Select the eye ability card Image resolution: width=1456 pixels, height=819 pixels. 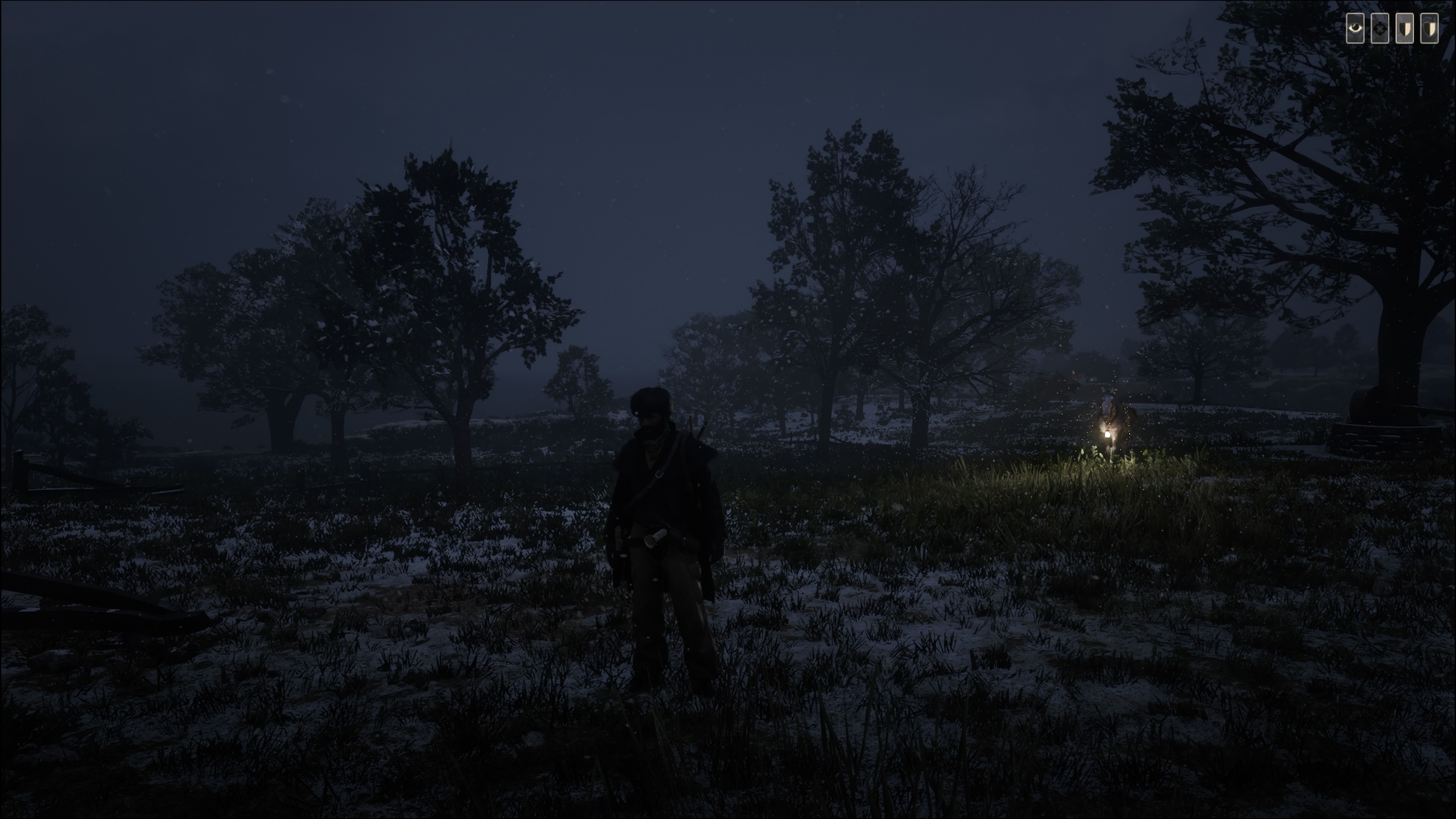[1355, 28]
